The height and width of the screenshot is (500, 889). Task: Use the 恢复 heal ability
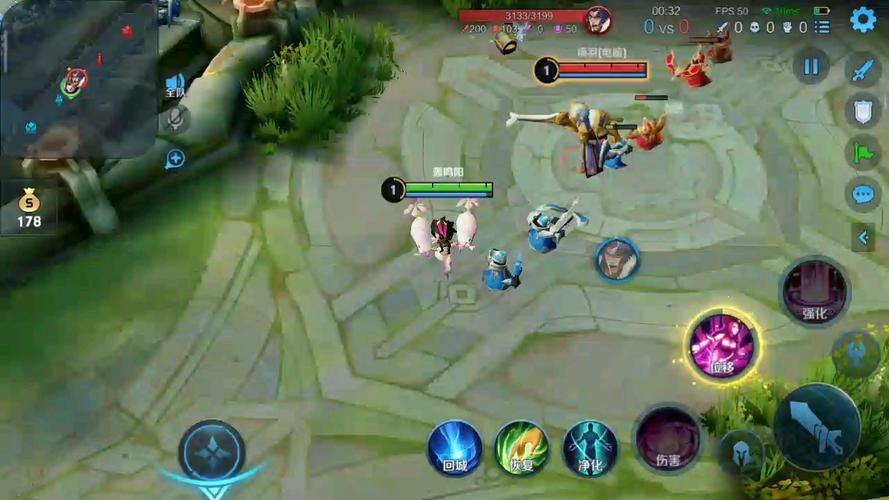(x=522, y=446)
